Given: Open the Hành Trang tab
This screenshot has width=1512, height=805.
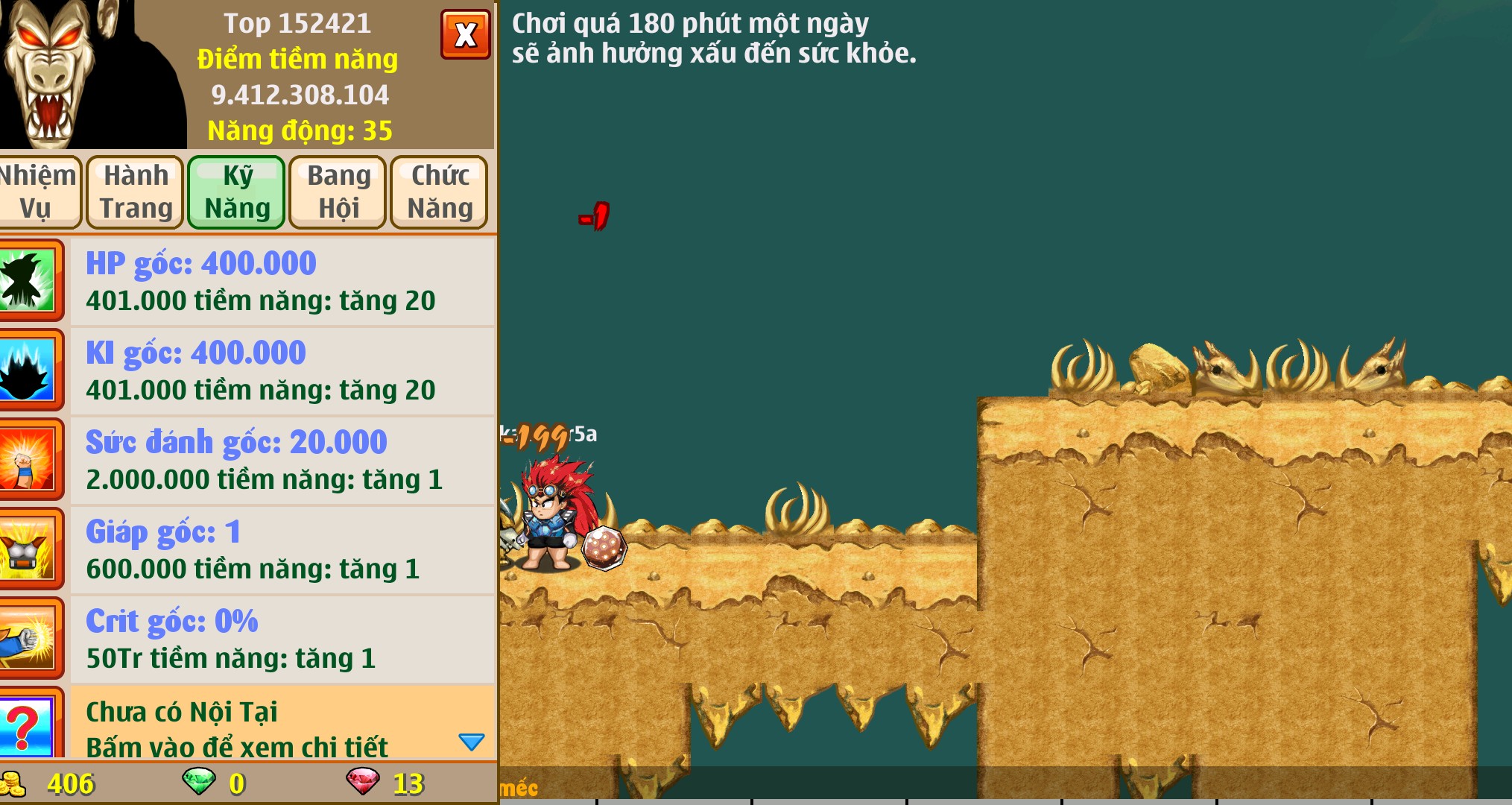Looking at the screenshot, I should click(x=136, y=192).
